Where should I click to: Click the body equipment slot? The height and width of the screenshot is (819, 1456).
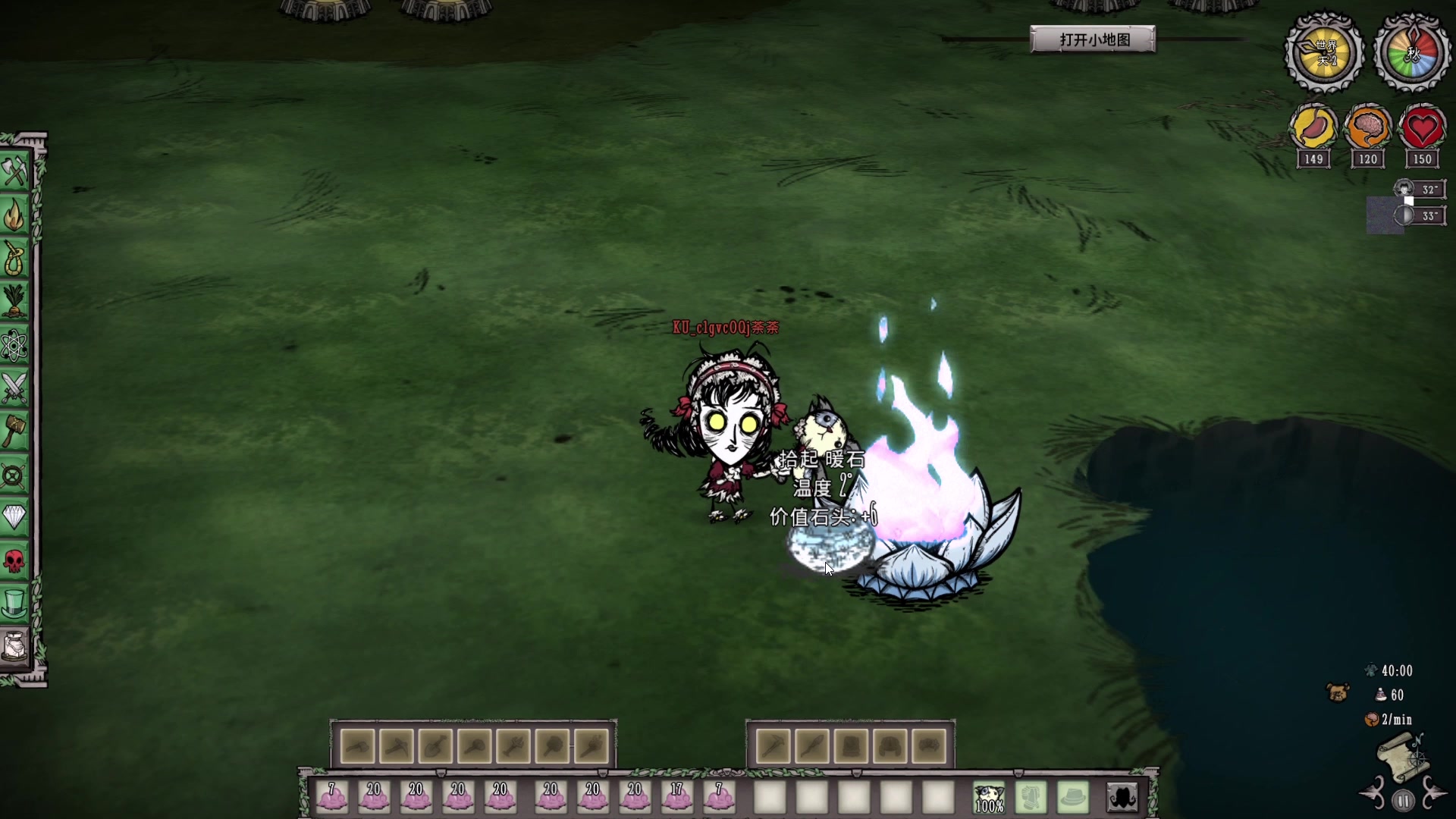(1031, 798)
